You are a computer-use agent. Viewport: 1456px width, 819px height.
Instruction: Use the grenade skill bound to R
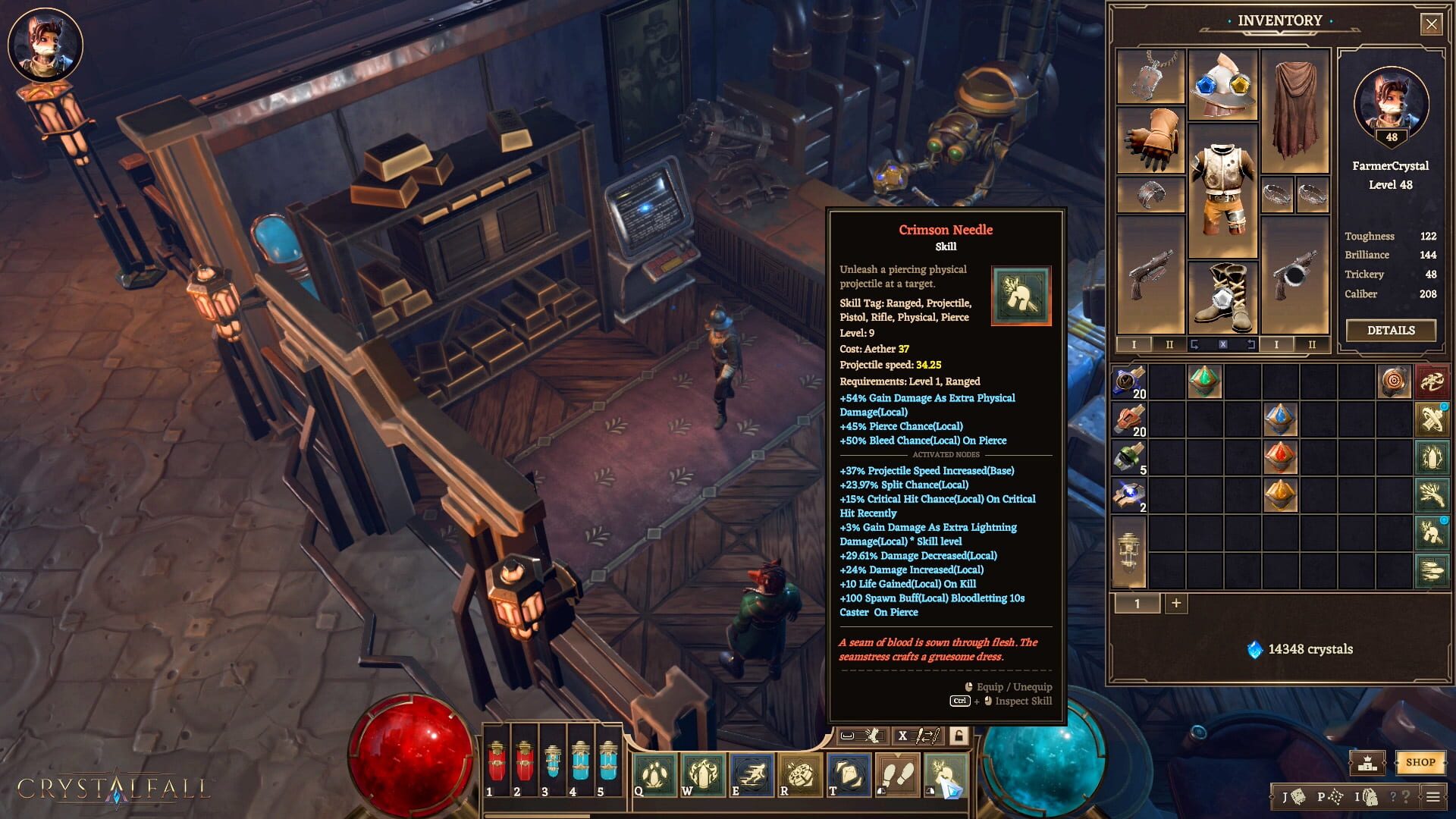[x=802, y=776]
